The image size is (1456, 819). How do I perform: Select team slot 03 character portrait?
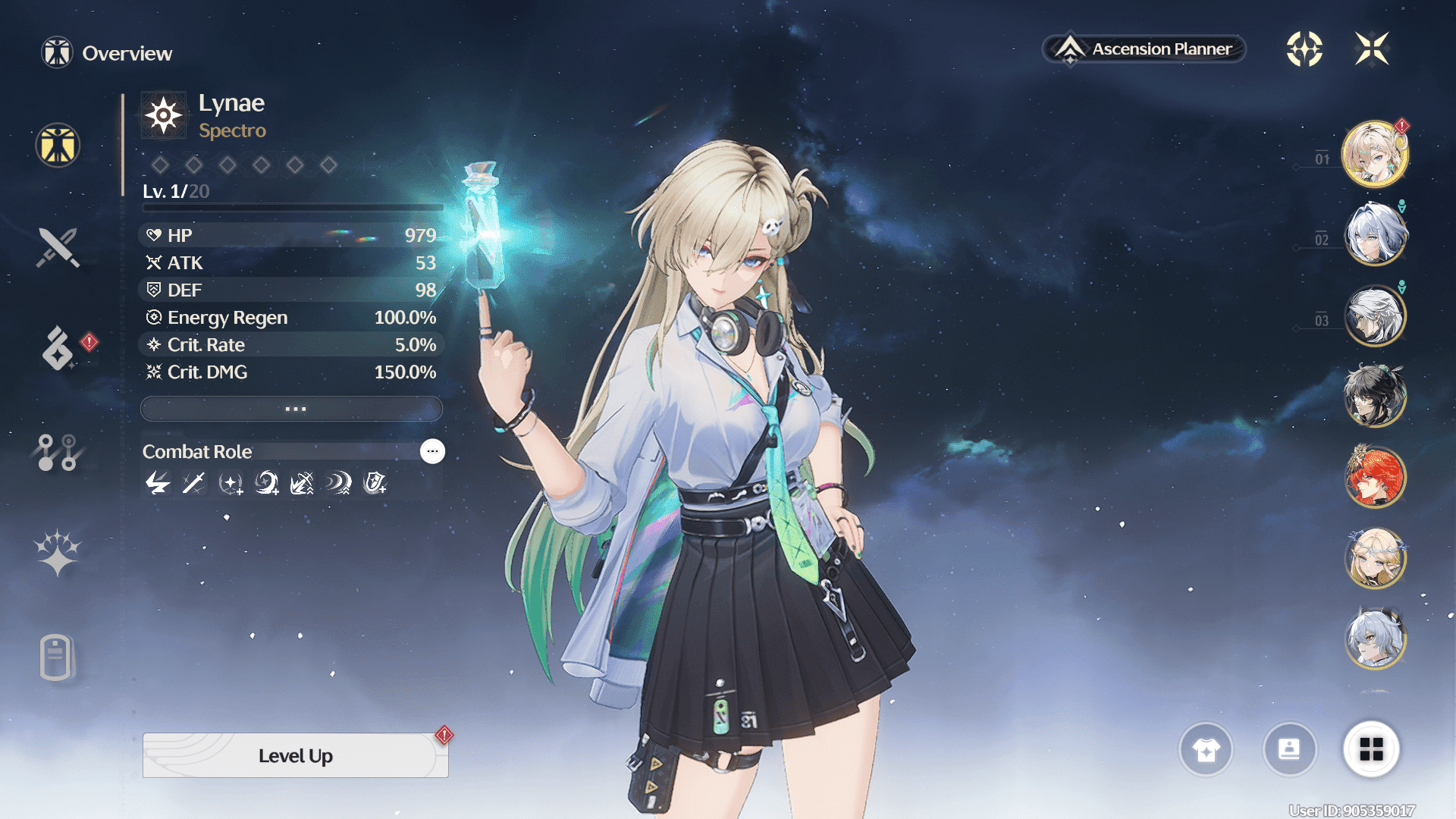pos(1375,315)
